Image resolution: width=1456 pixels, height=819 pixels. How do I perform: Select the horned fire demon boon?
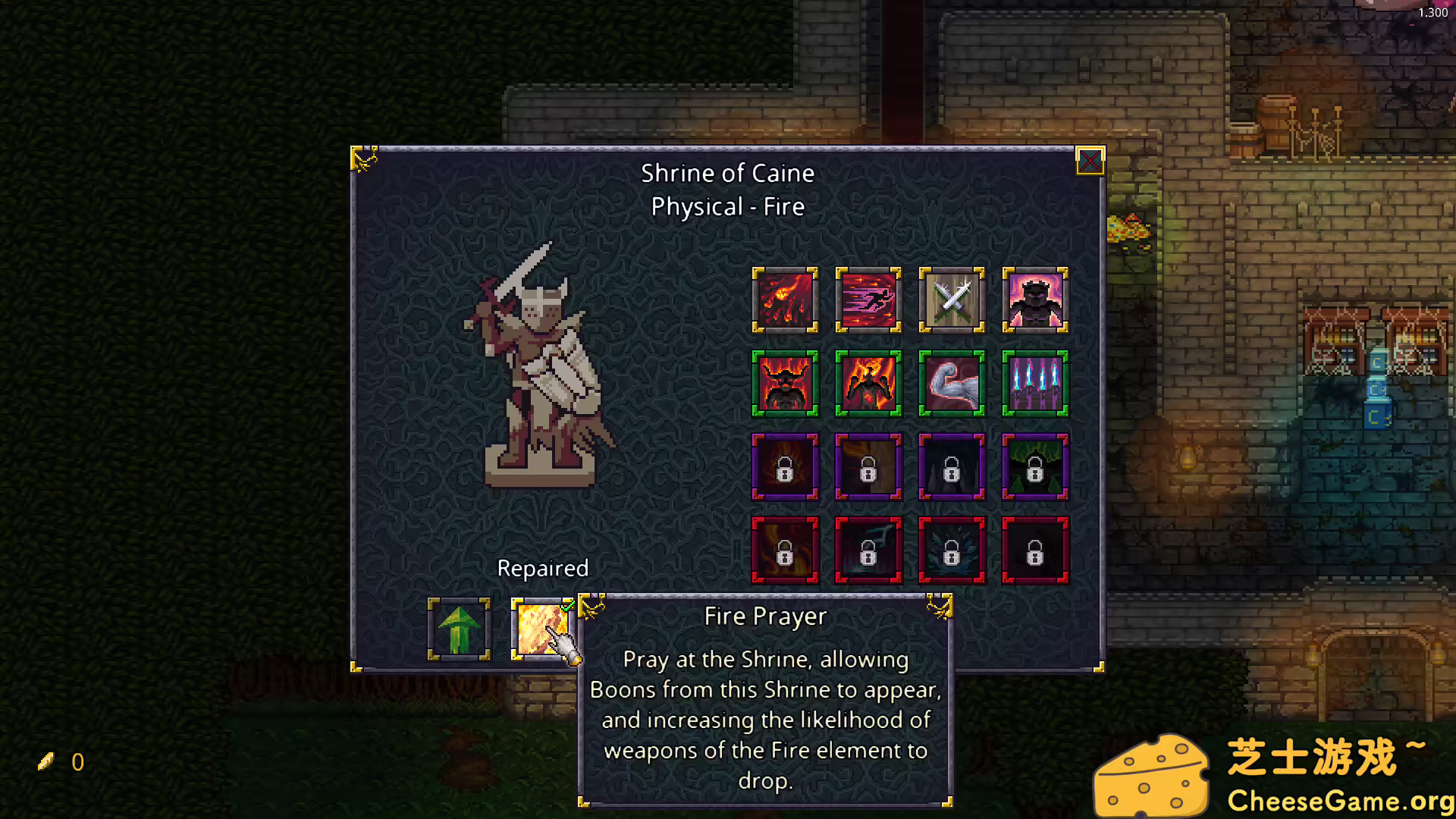(x=785, y=384)
